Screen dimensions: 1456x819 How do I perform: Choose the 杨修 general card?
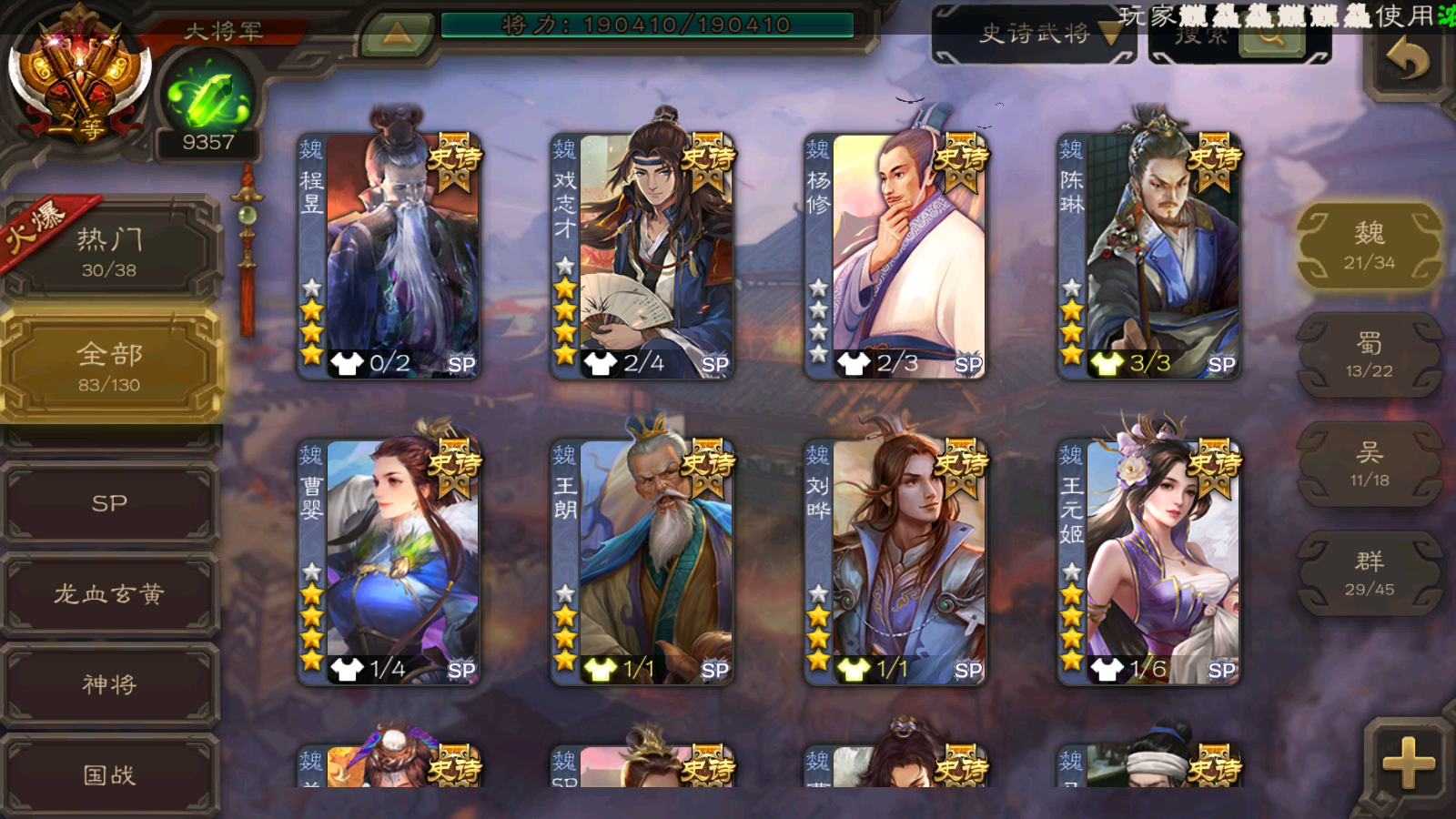[895, 255]
